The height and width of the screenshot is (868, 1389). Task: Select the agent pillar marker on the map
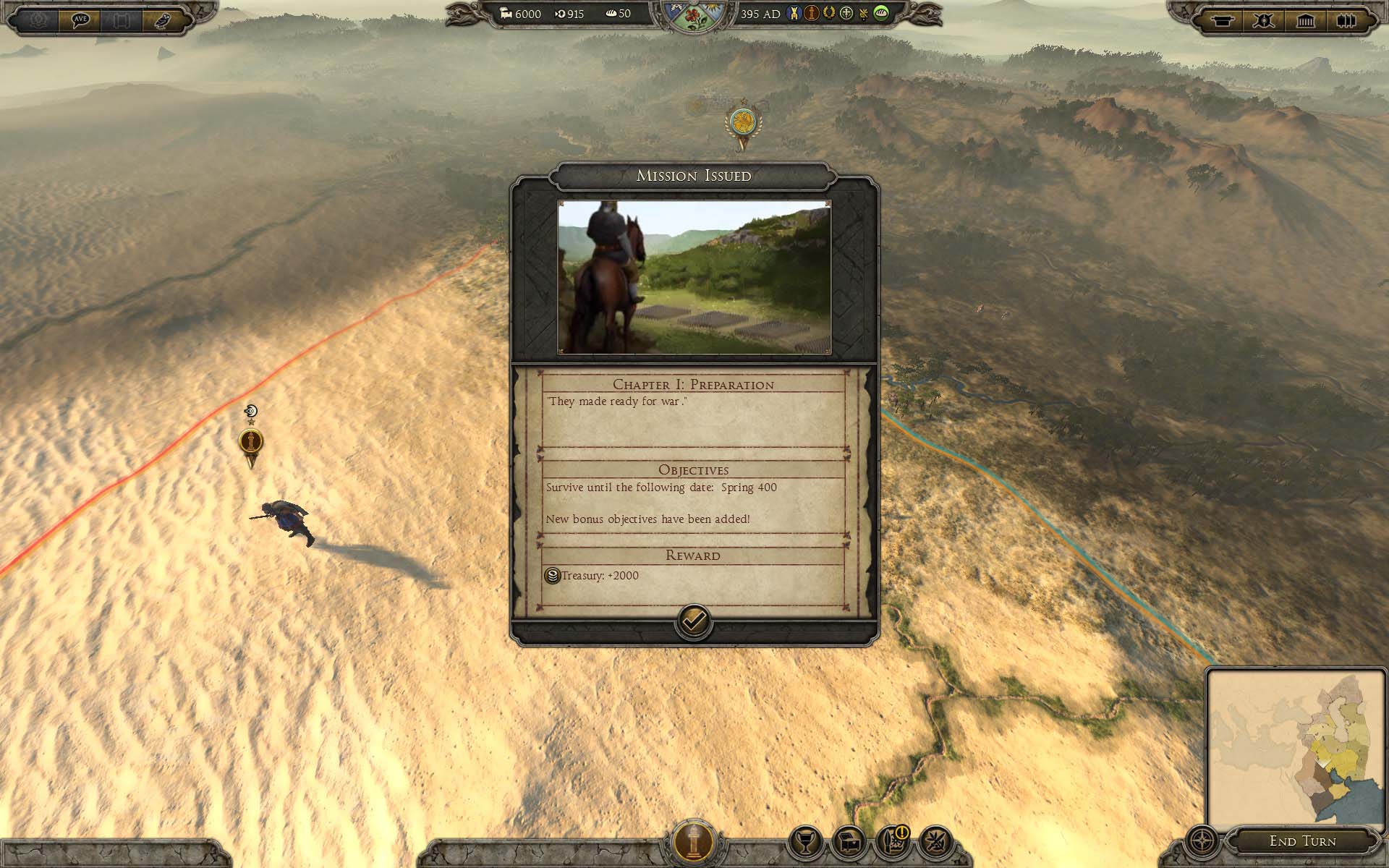[251, 442]
